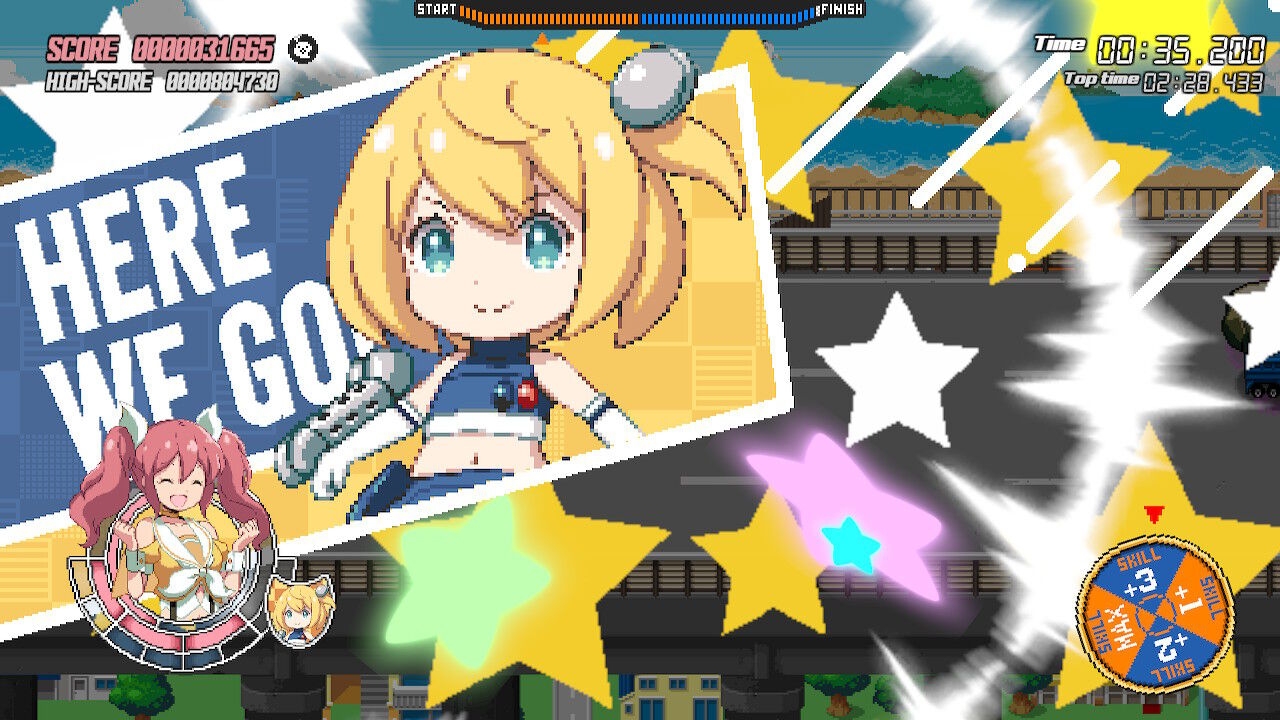Select the START label on the progress bar
Screen dimensions: 1280x720
[434, 9]
